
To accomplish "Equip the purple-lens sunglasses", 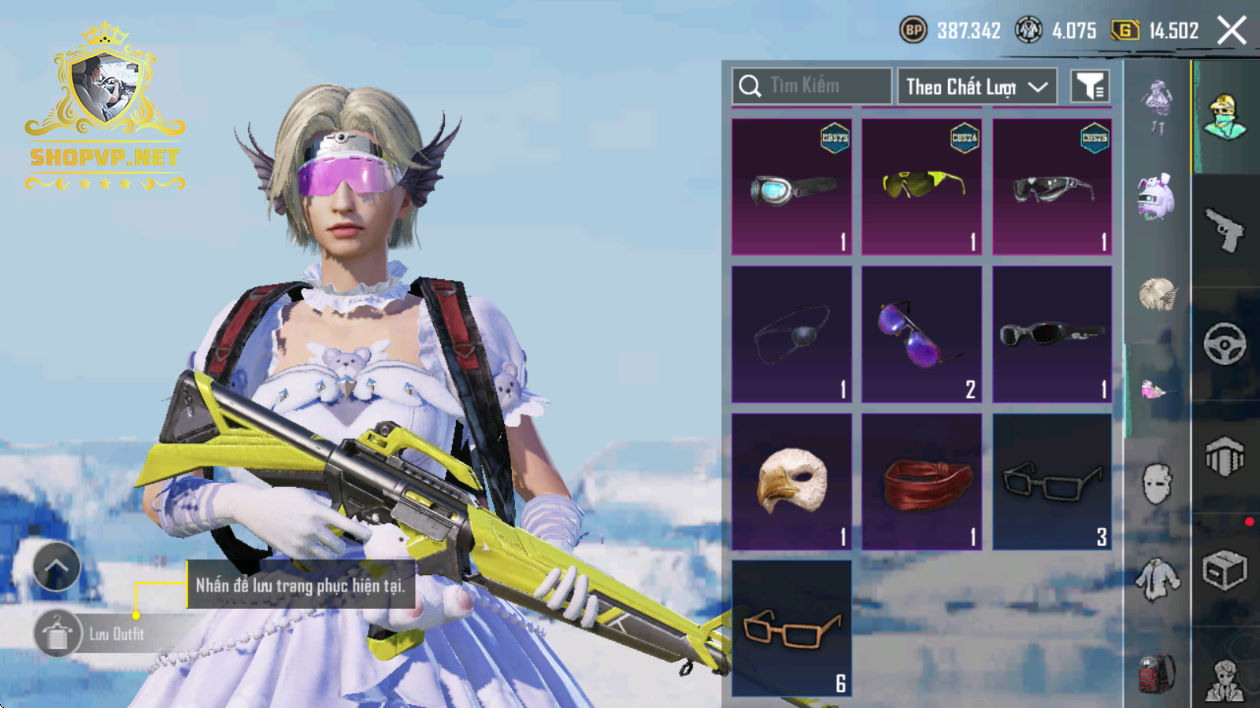I will tap(922, 335).
